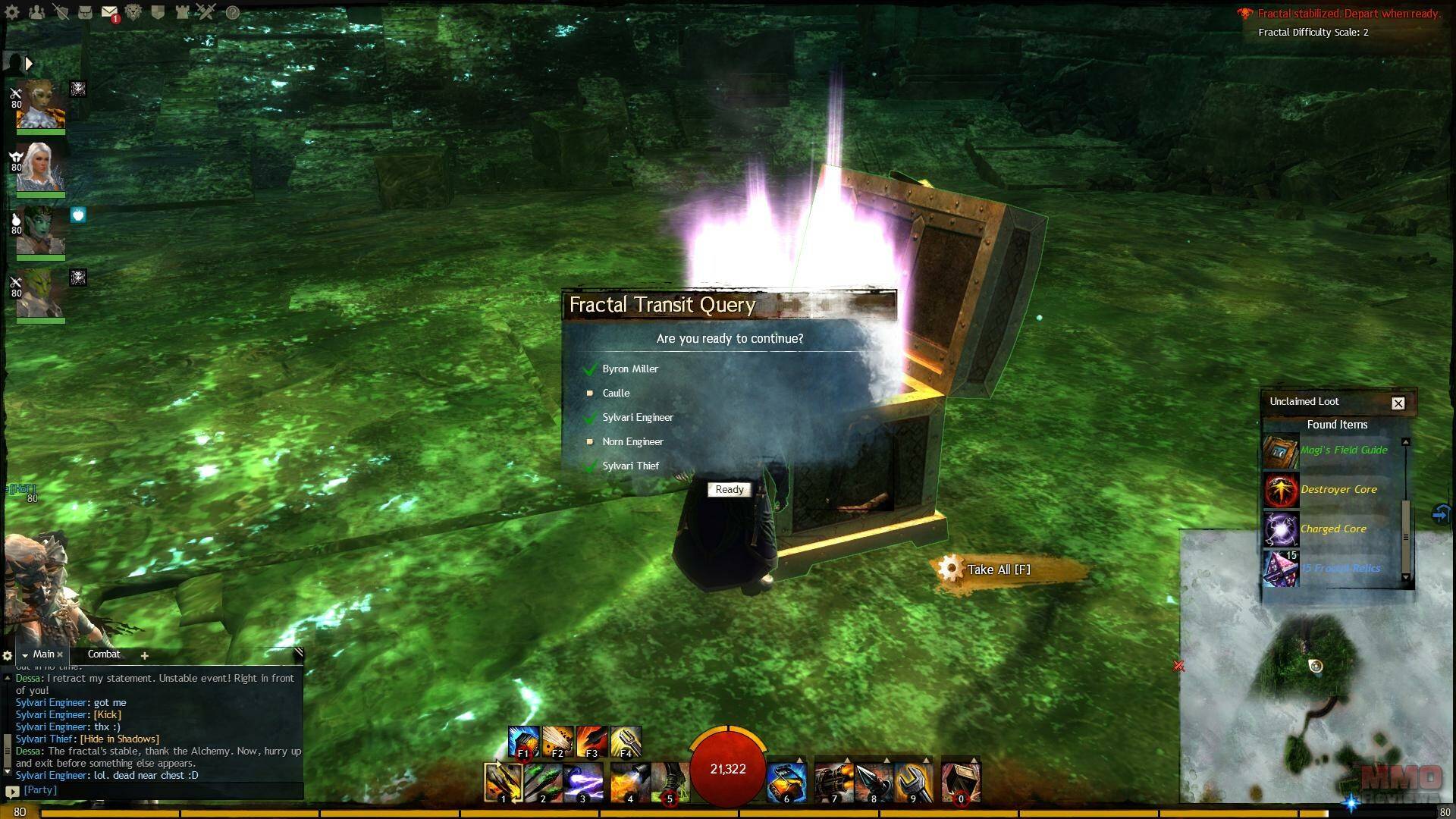Pick the Destroyer Core from found items
1456x819 pixels.
[x=1338, y=490]
